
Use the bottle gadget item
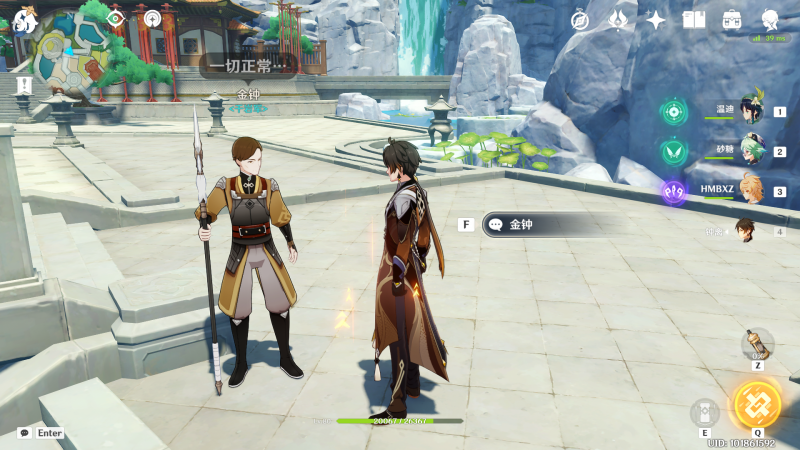coord(758,344)
